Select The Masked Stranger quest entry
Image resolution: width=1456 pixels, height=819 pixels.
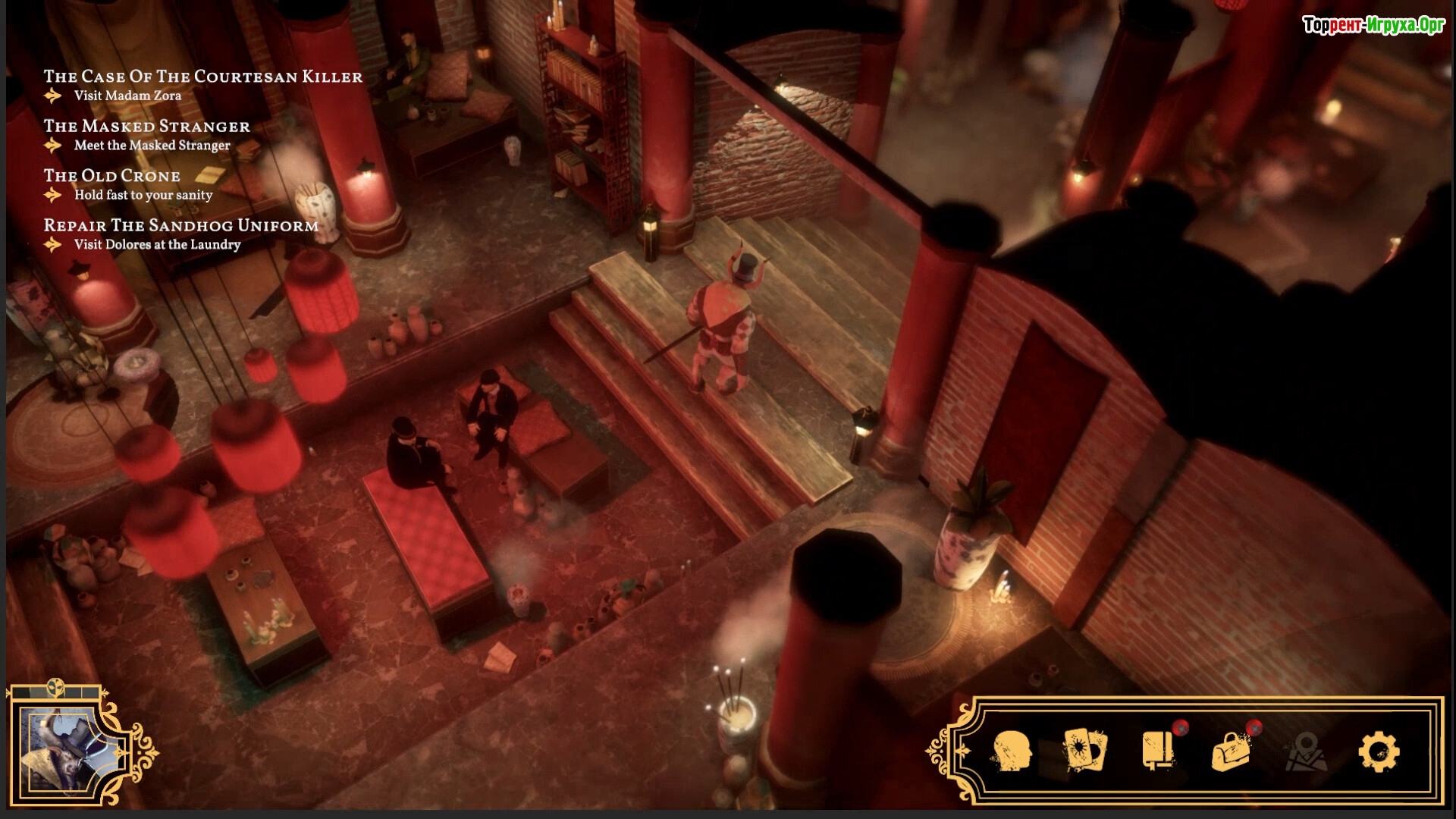(146, 127)
